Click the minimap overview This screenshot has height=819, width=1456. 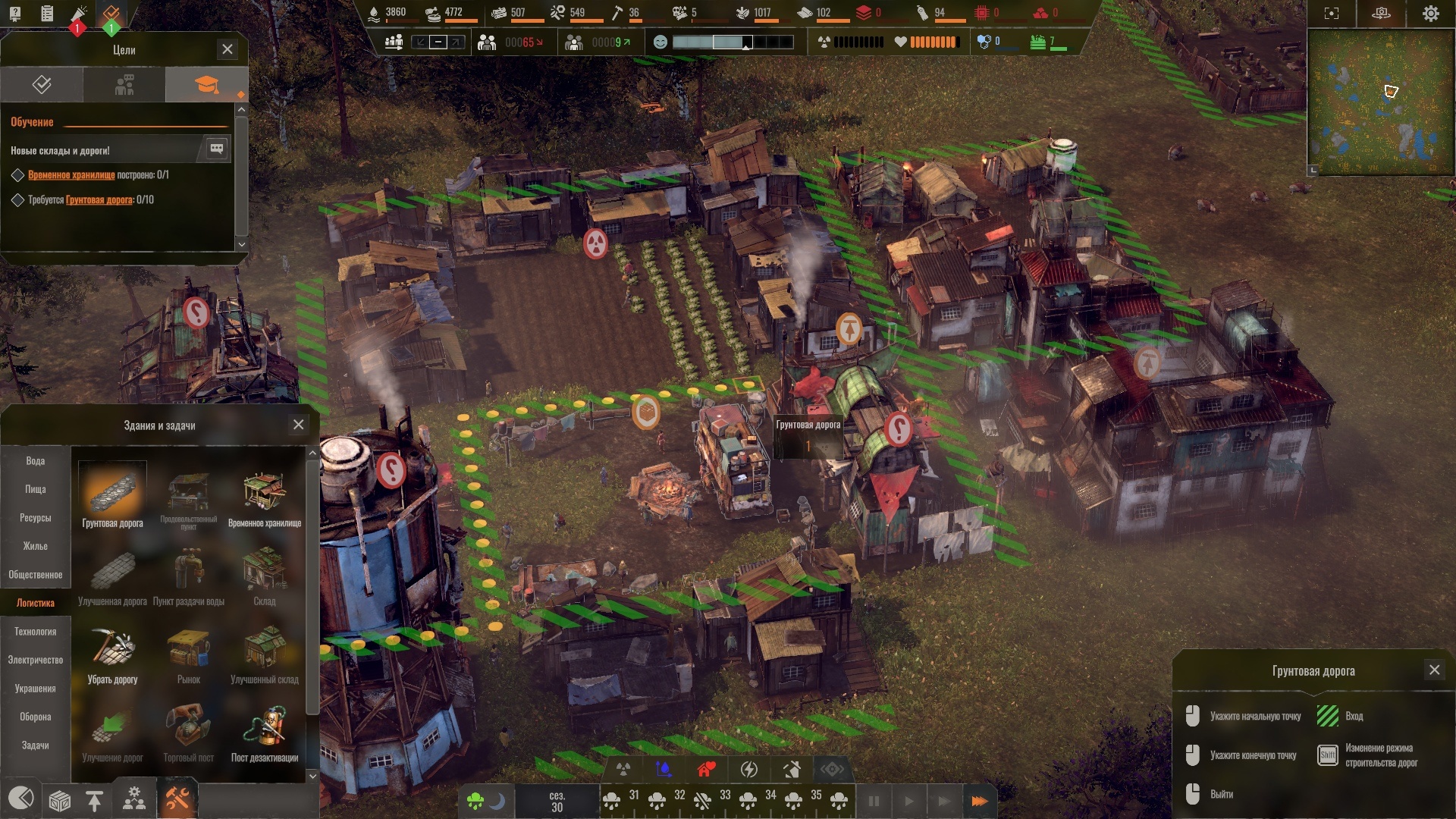[x=1381, y=102]
